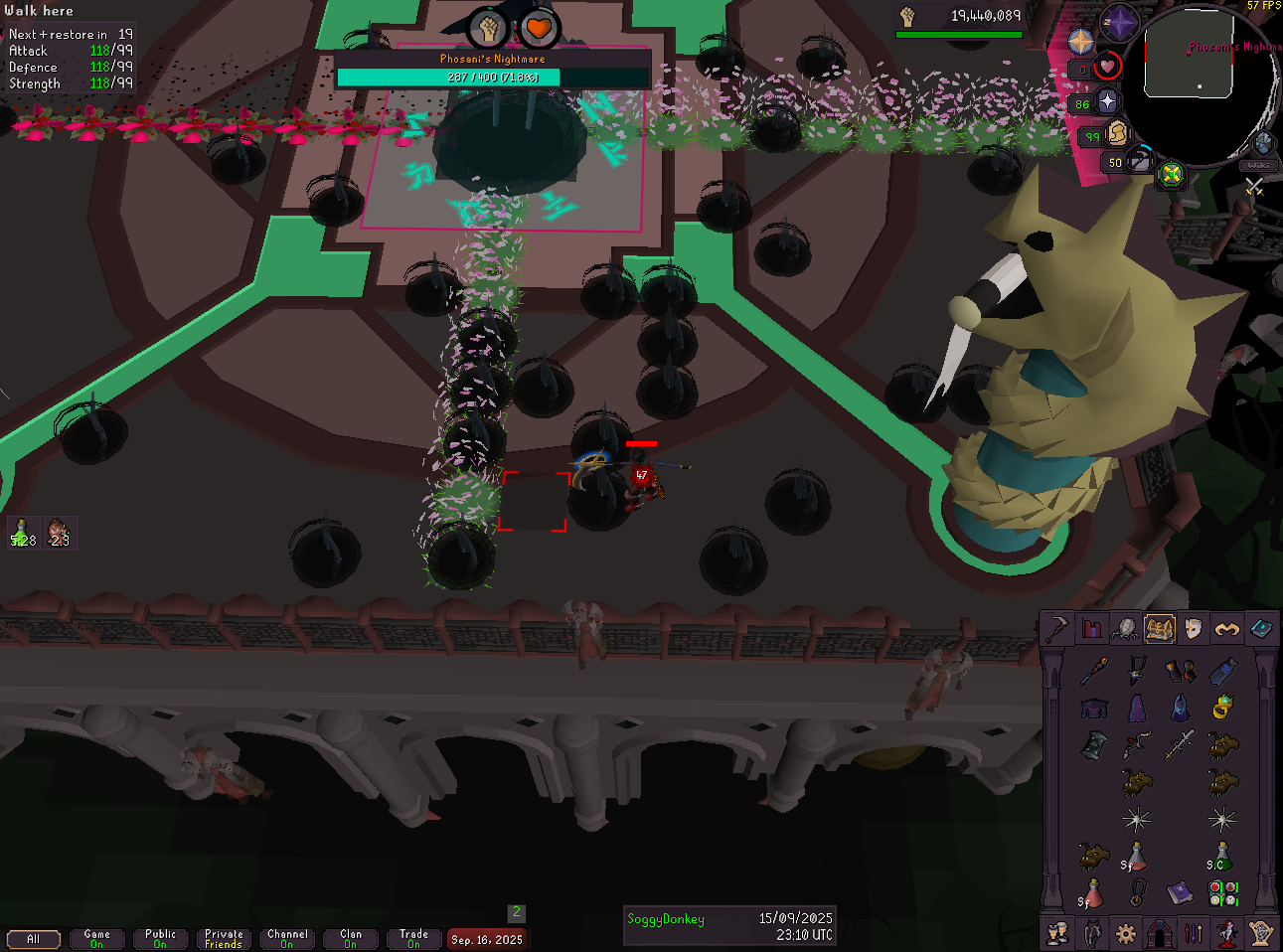Select the Public chat tab
The image size is (1283, 952).
pos(160,938)
